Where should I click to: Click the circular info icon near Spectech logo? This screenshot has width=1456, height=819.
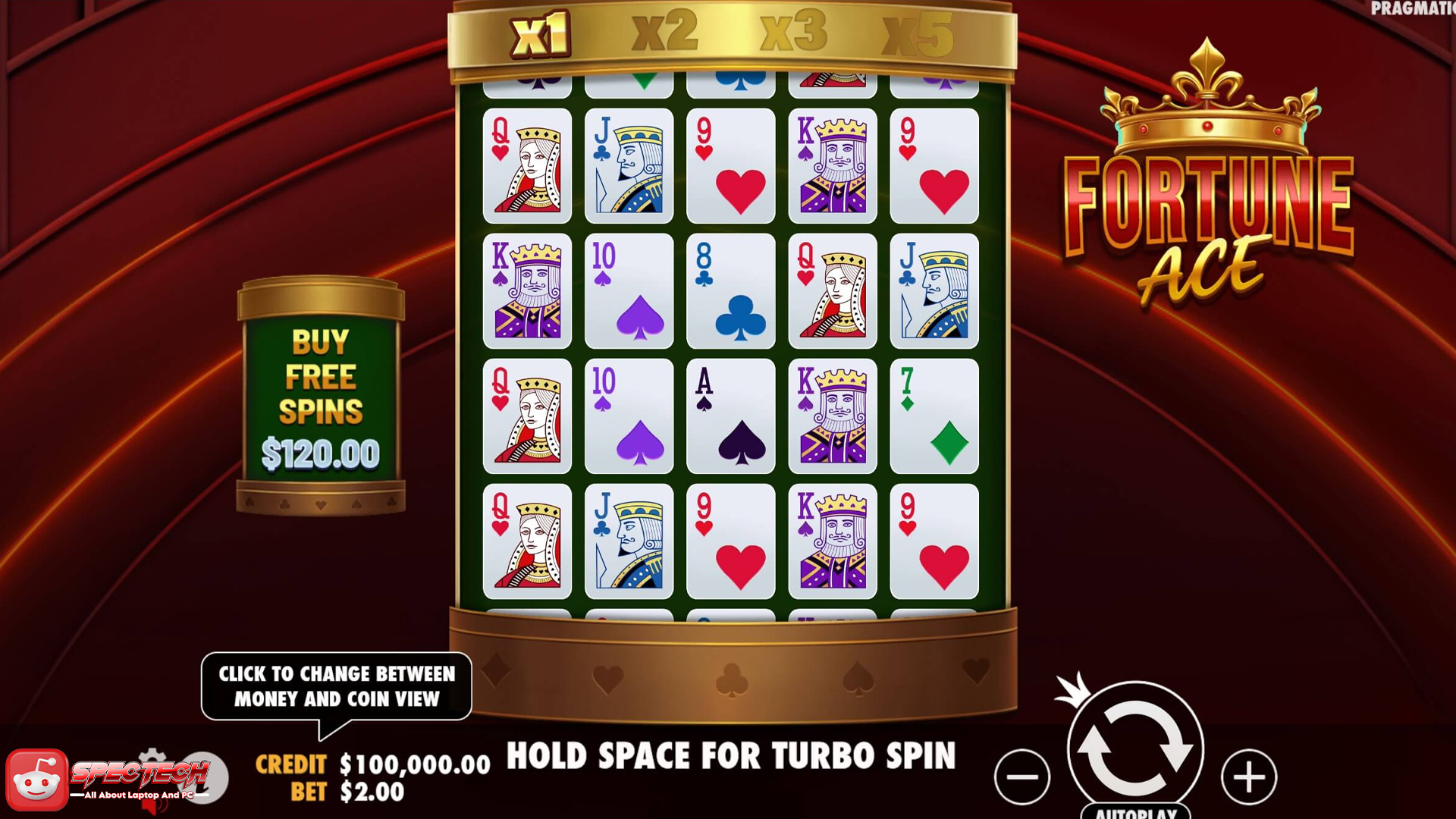[204, 777]
